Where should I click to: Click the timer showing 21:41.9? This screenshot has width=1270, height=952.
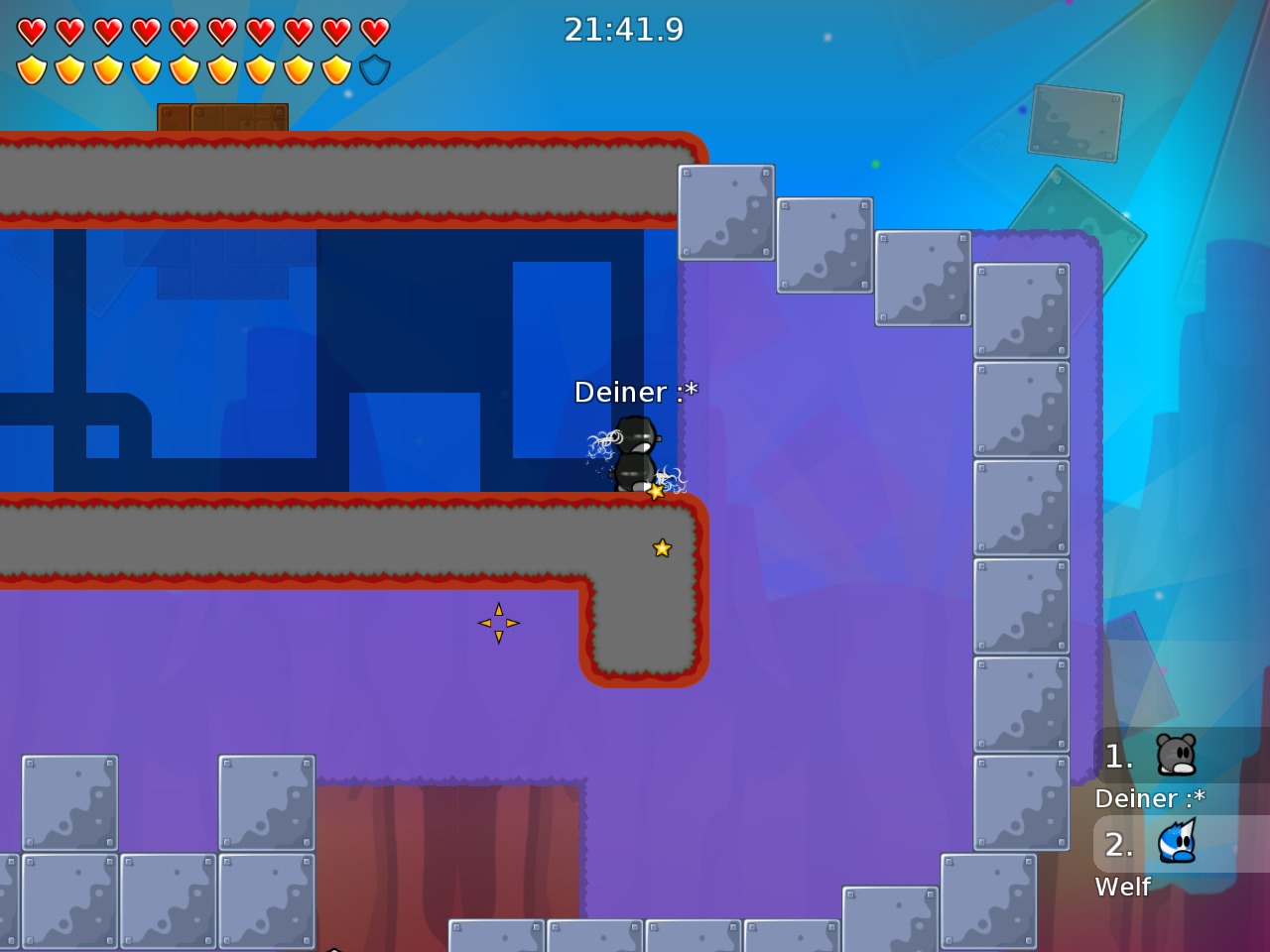pyautogui.click(x=623, y=30)
